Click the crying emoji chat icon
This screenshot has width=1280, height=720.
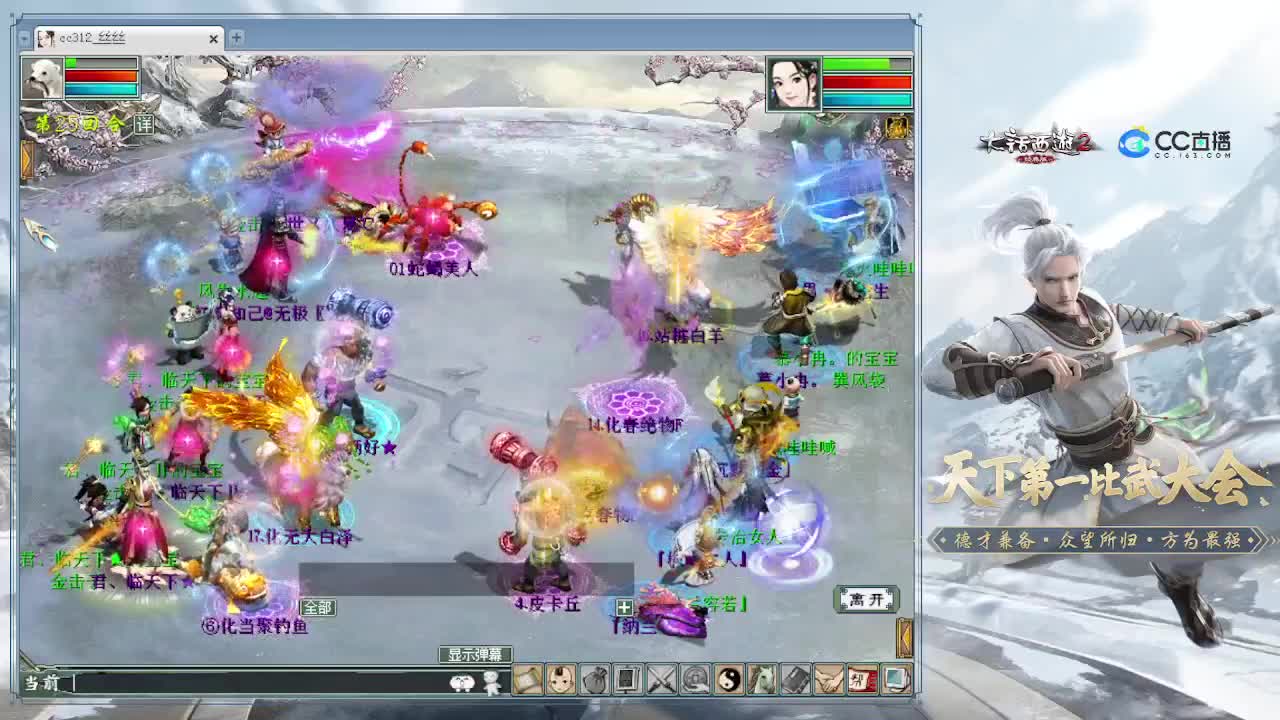point(460,683)
